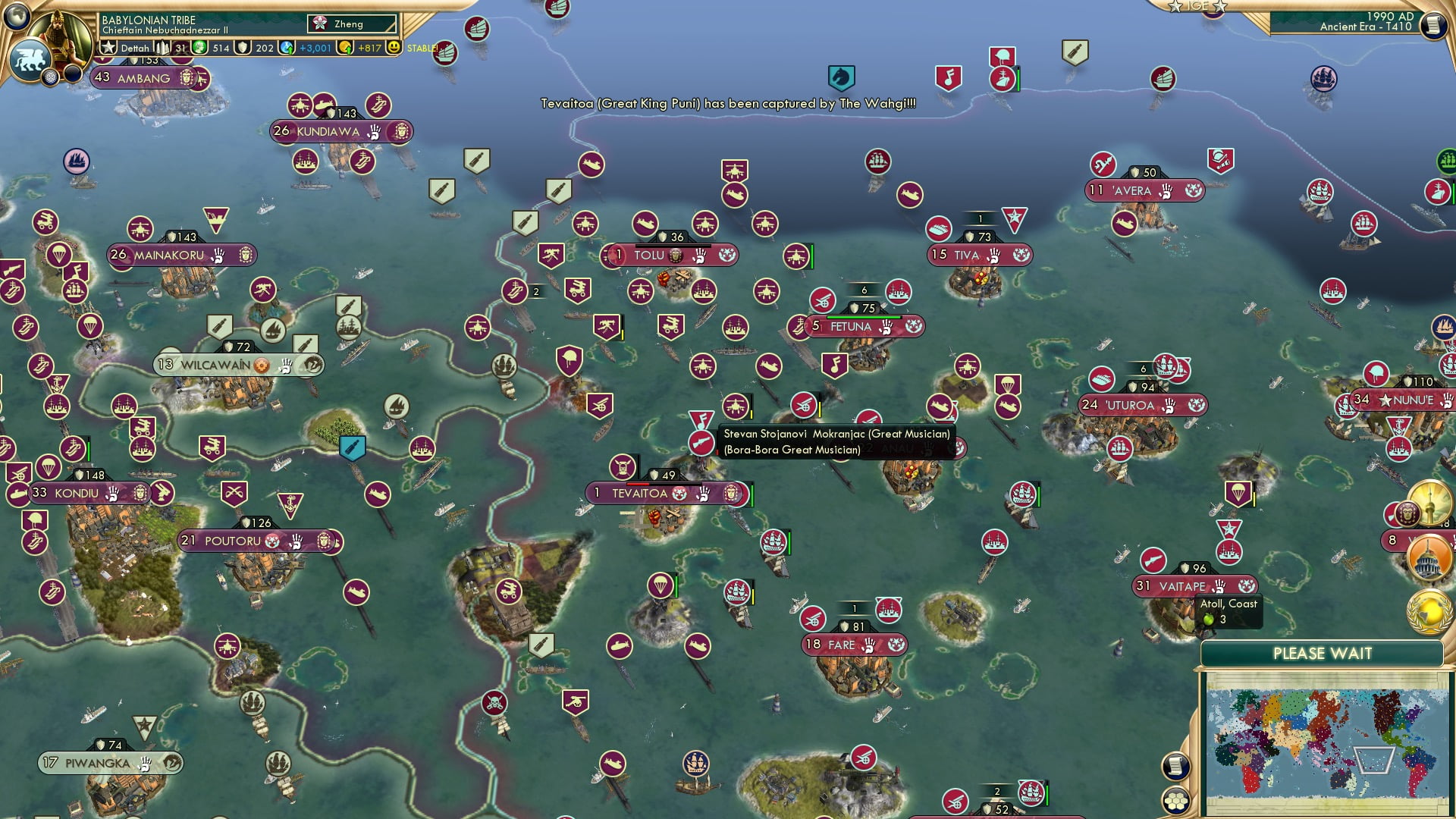This screenshot has width=1456, height=819.
Task: Click the blue science indicator showing +3,001
Action: click(287, 47)
